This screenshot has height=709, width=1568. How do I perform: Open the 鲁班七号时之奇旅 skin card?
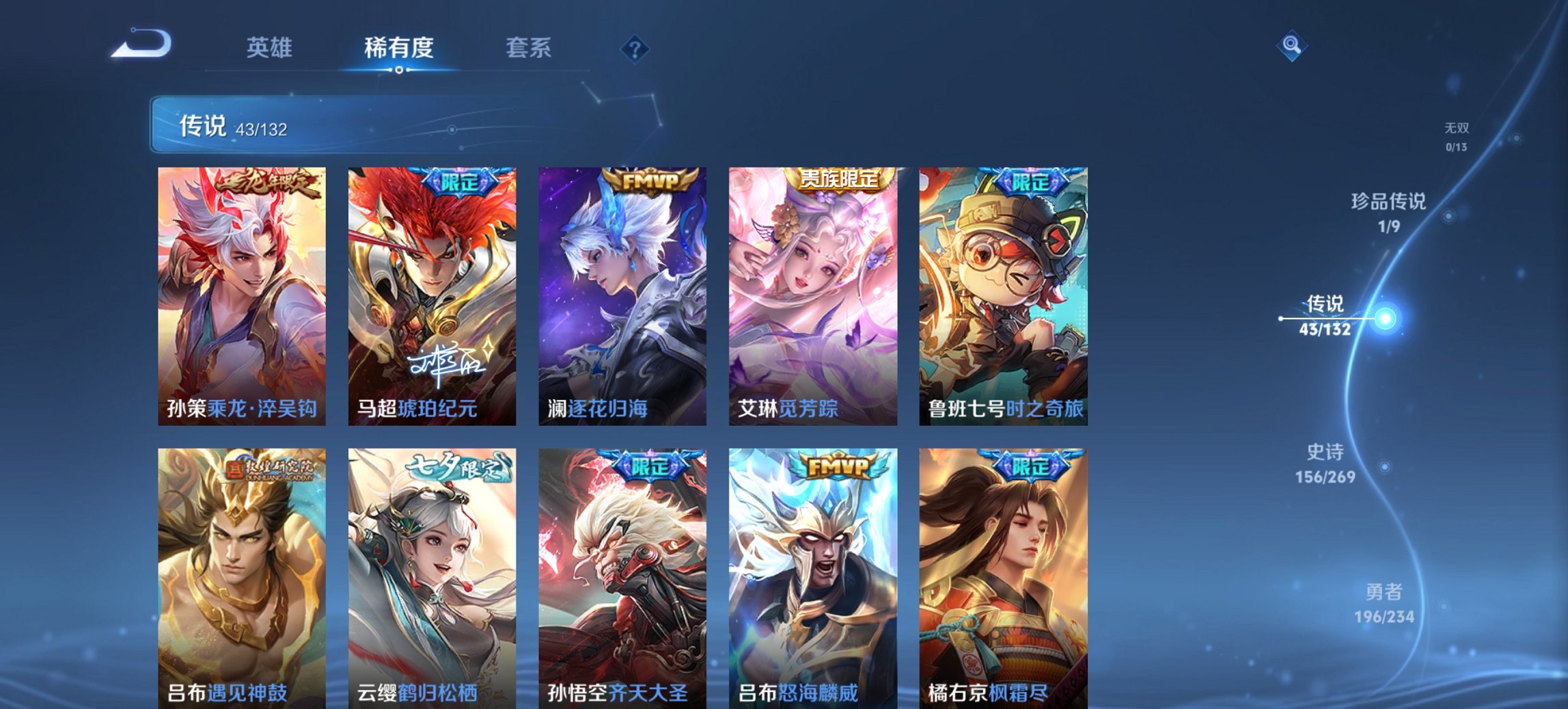coord(1003,291)
